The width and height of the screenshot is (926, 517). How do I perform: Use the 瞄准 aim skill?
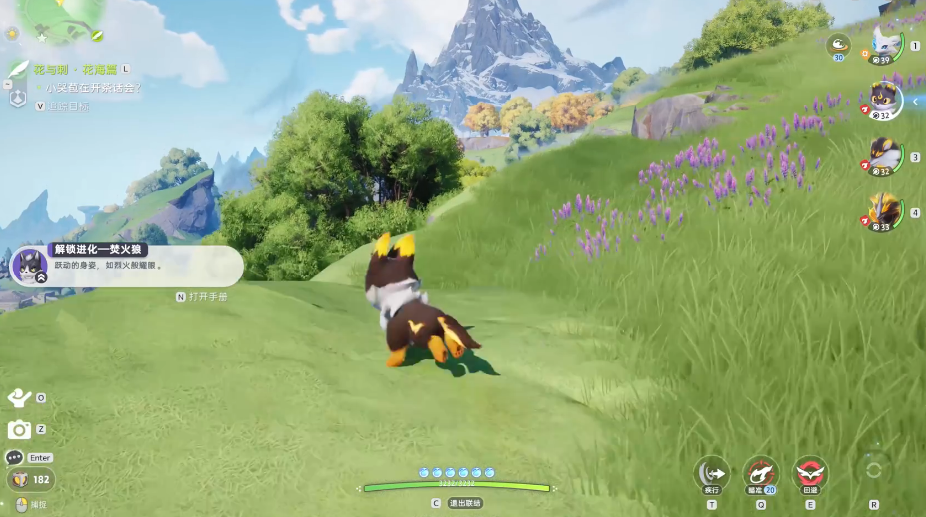pyautogui.click(x=761, y=472)
